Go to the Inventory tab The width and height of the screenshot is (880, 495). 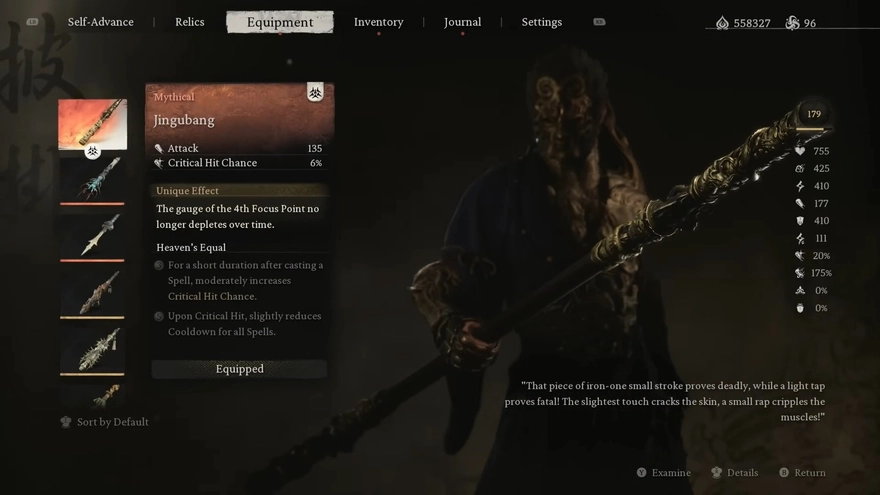(x=378, y=22)
